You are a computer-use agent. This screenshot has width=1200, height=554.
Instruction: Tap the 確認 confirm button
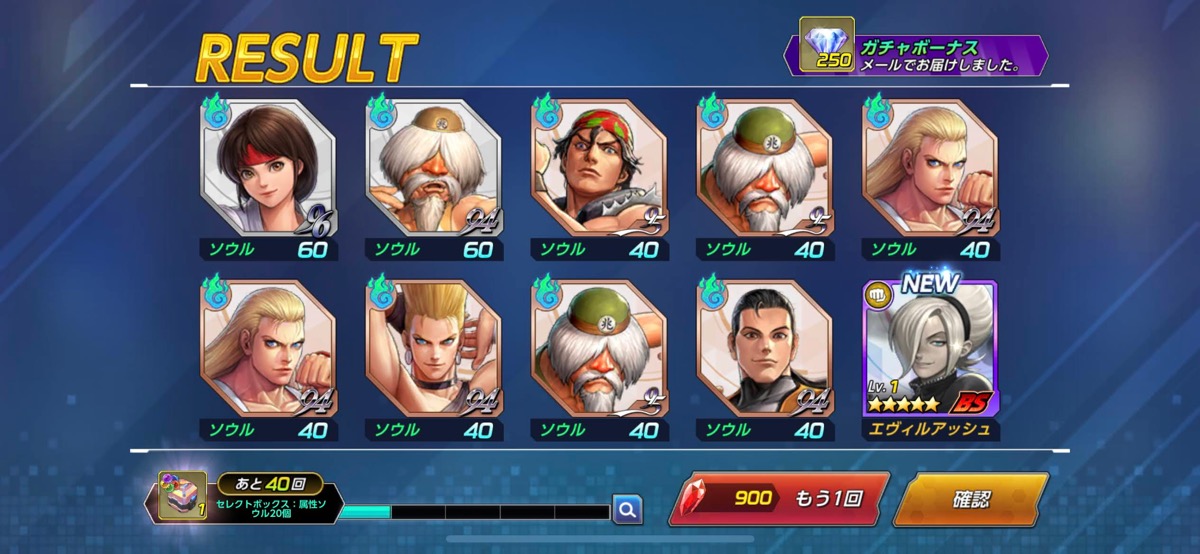pos(970,498)
